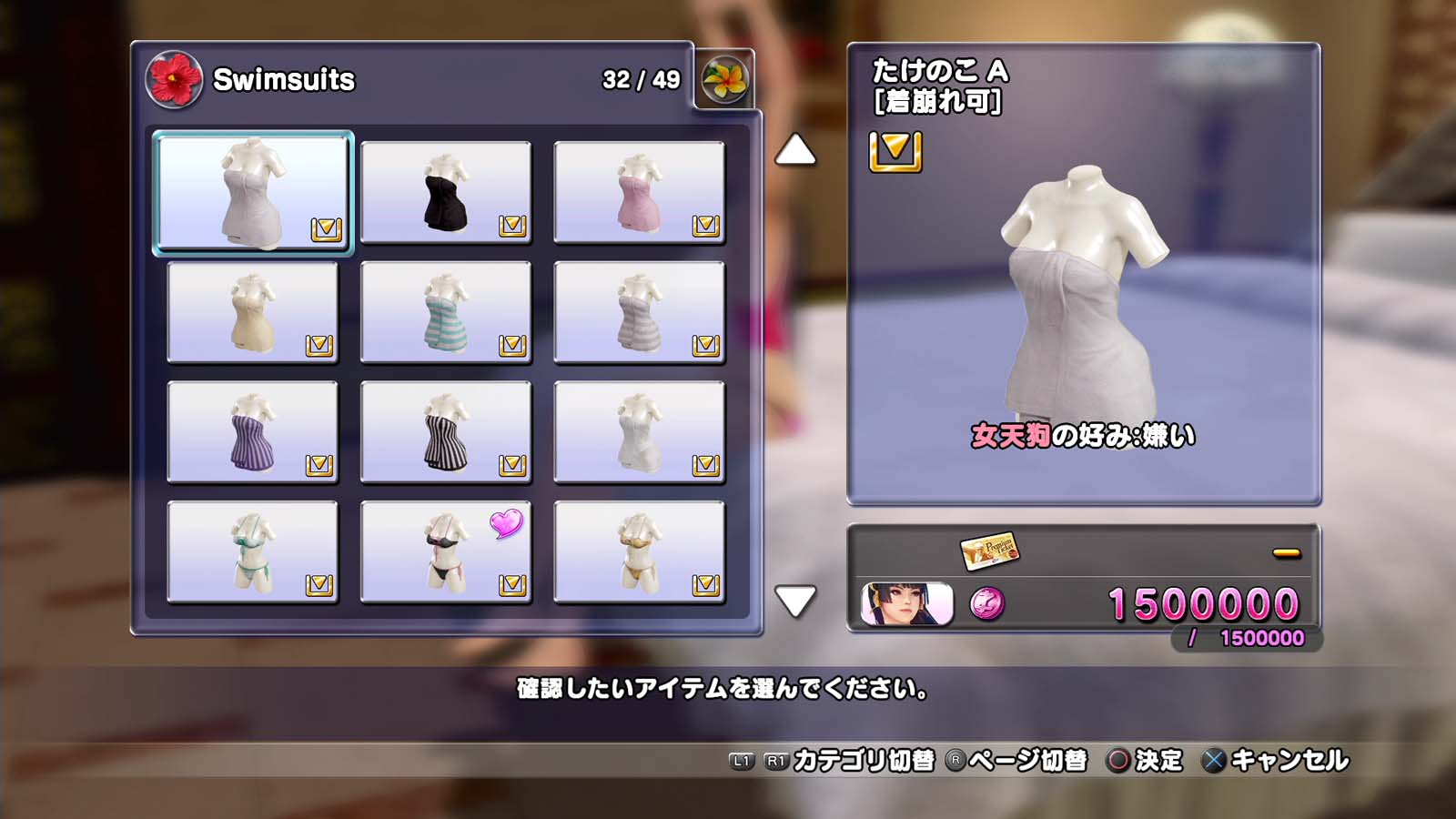1456x819 pixels.
Task: Click the down arrow for next swimsuits
Action: (794, 601)
